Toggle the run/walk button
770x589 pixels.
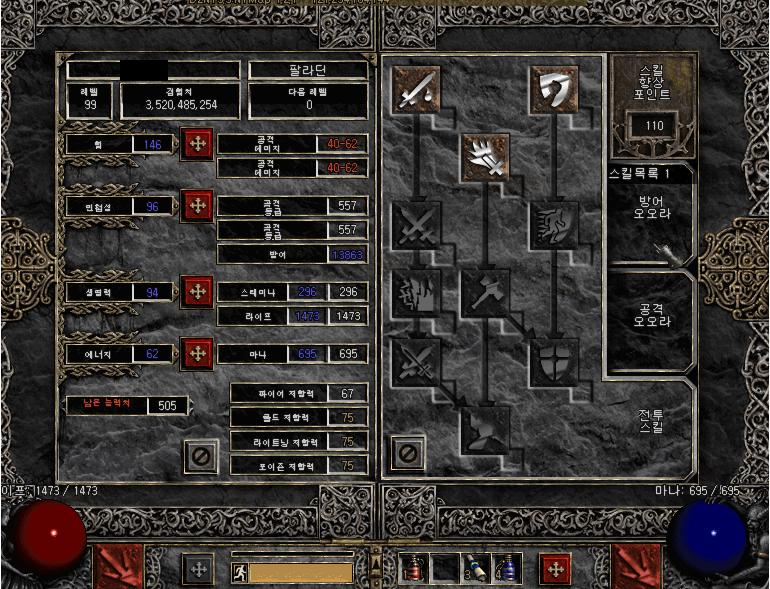240,572
